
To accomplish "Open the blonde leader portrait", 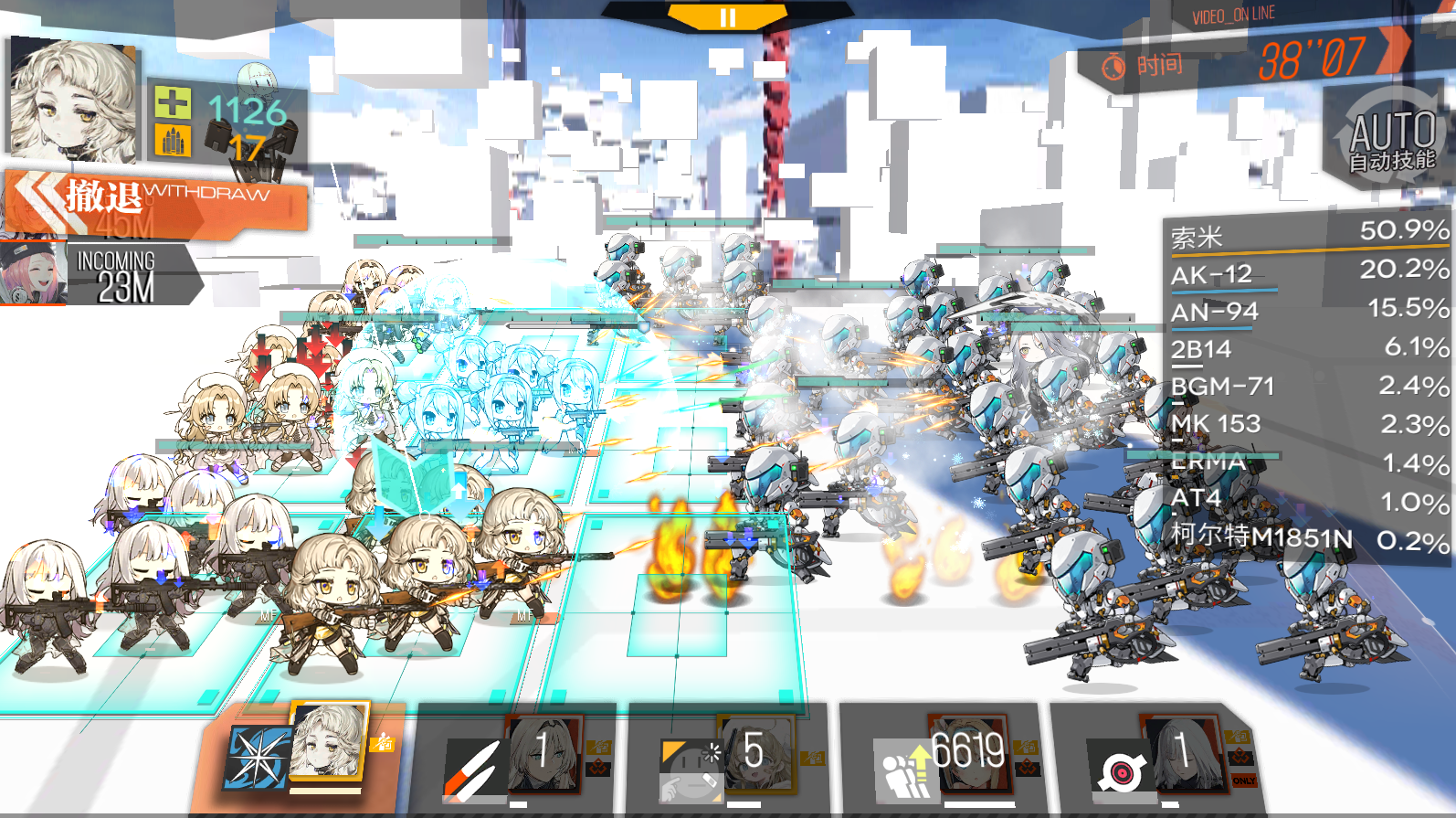I will point(71,99).
